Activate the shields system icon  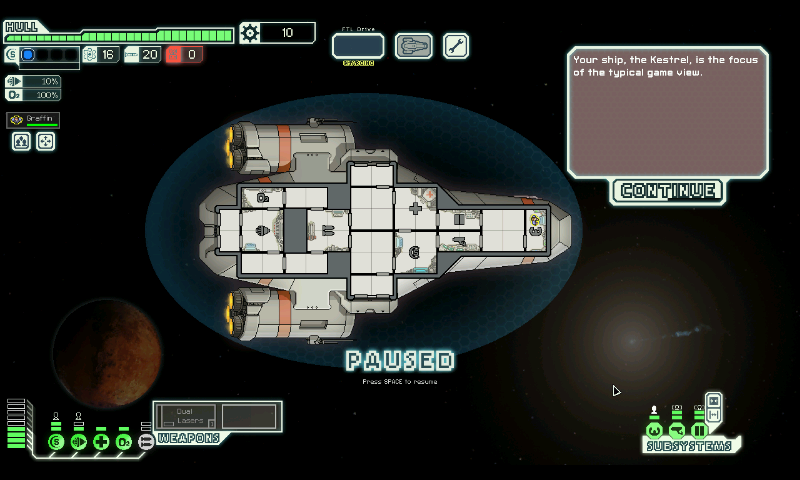[x=55, y=441]
